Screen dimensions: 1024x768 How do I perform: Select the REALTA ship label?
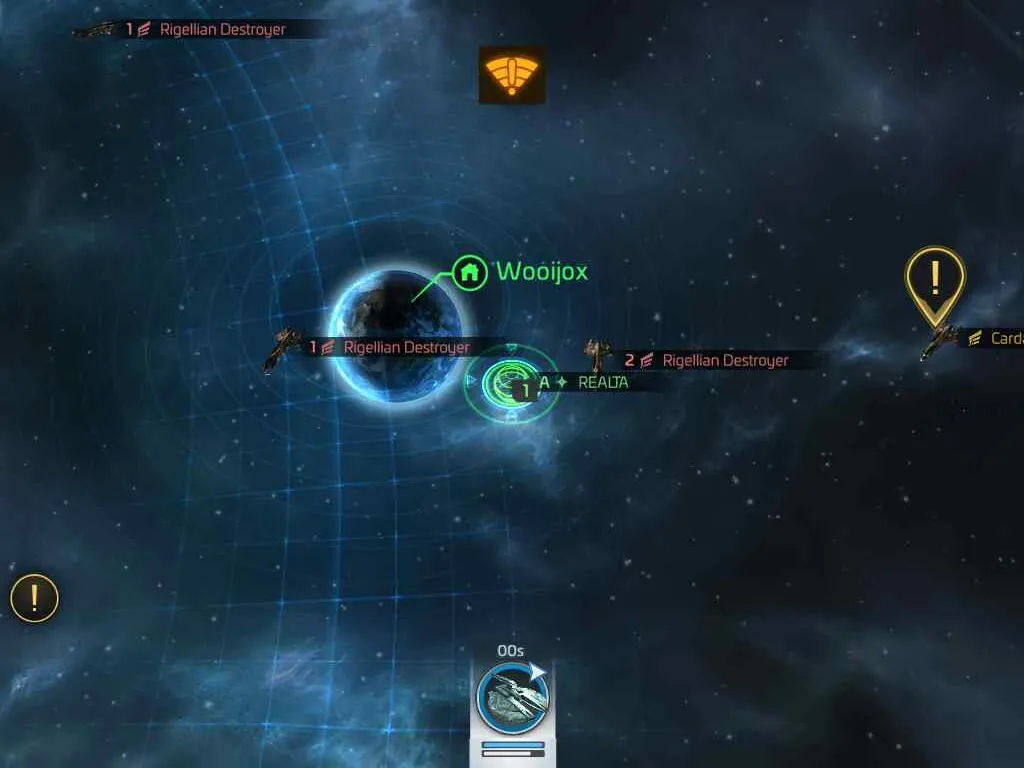pyautogui.click(x=603, y=382)
